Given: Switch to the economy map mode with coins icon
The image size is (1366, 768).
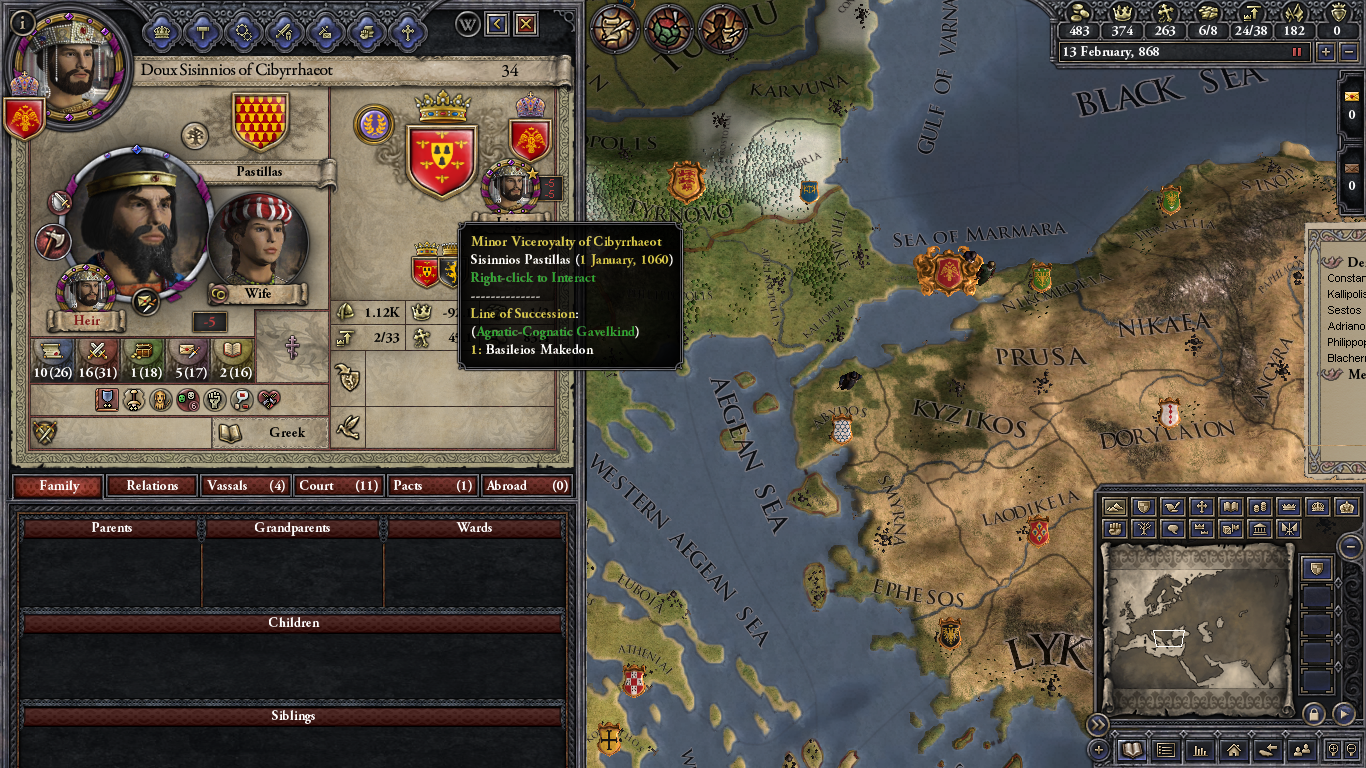Looking at the screenshot, I should (1259, 508).
